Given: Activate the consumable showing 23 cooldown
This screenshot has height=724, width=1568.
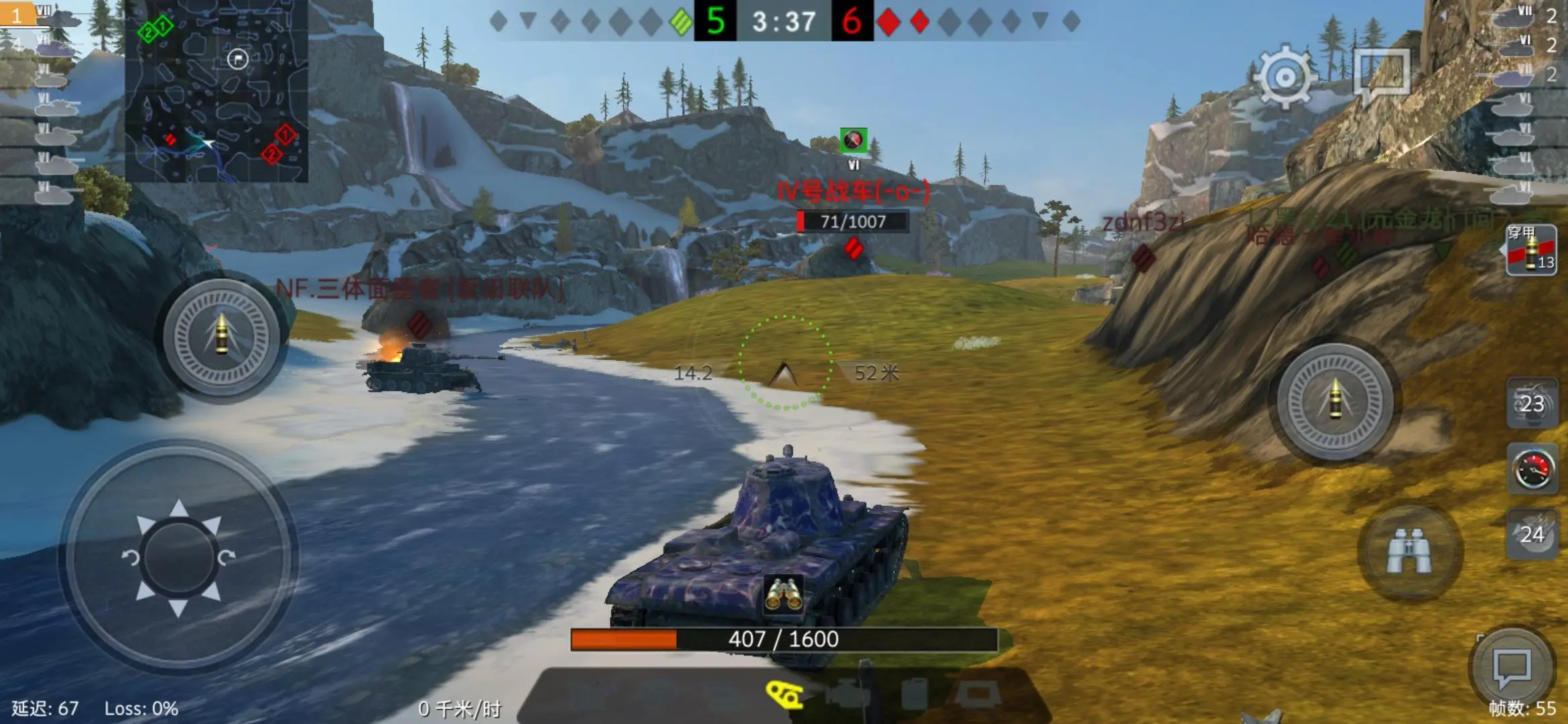Looking at the screenshot, I should click(1532, 404).
